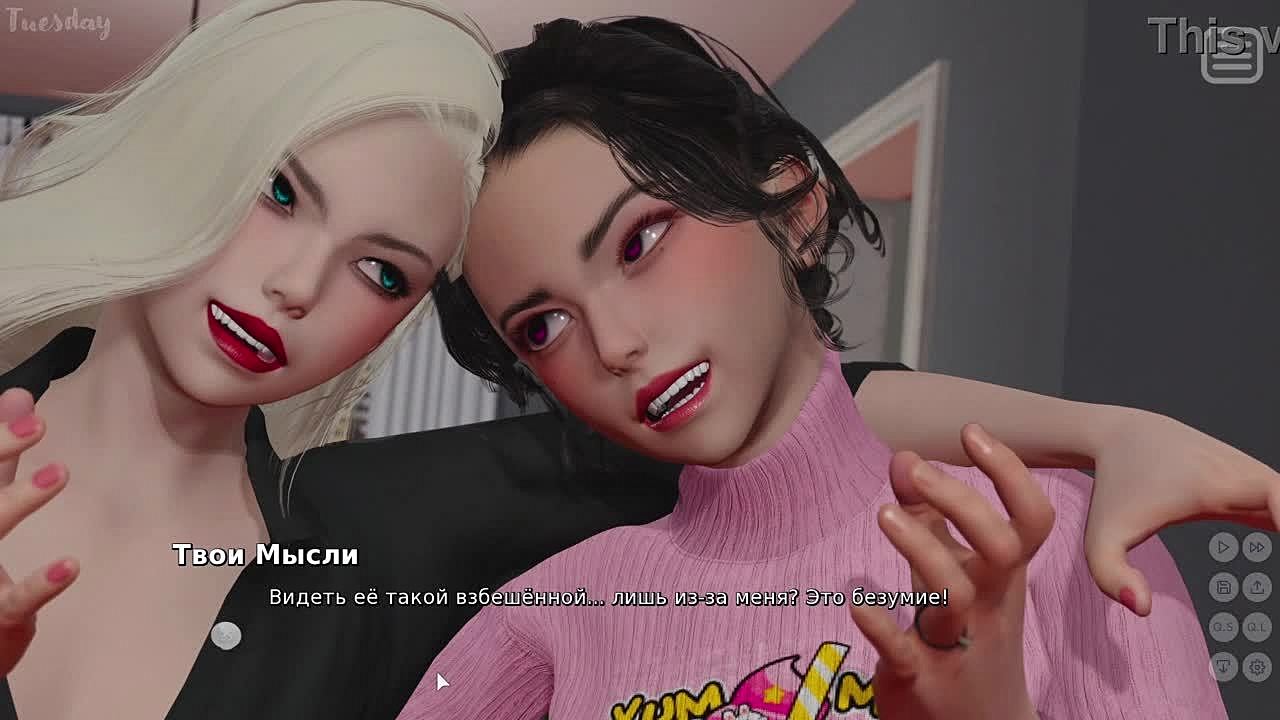Image resolution: width=1280 pixels, height=720 pixels.
Task: Quick save with the Q.S button
Action: coord(1223,627)
